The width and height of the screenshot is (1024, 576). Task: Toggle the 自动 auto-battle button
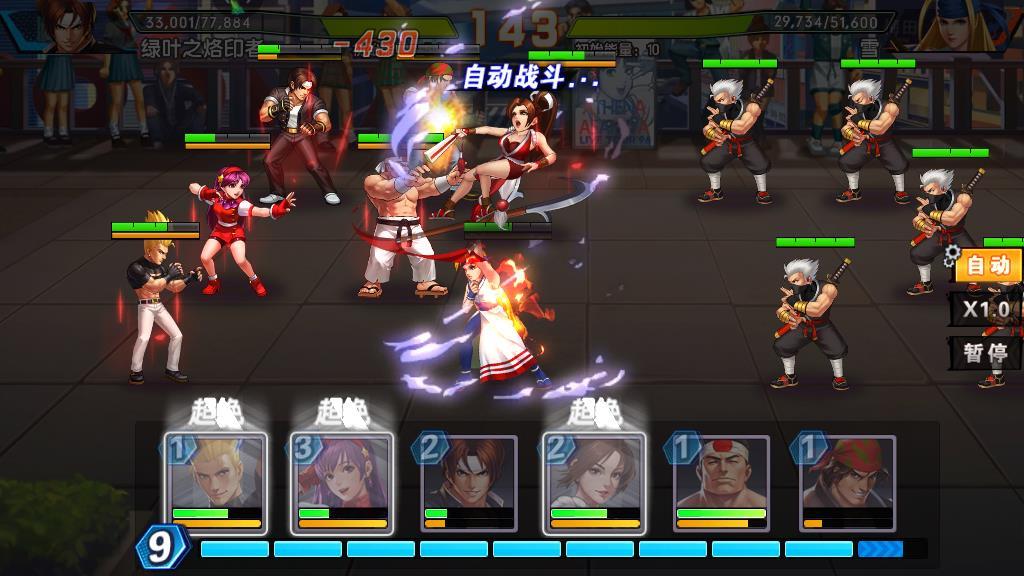(987, 266)
